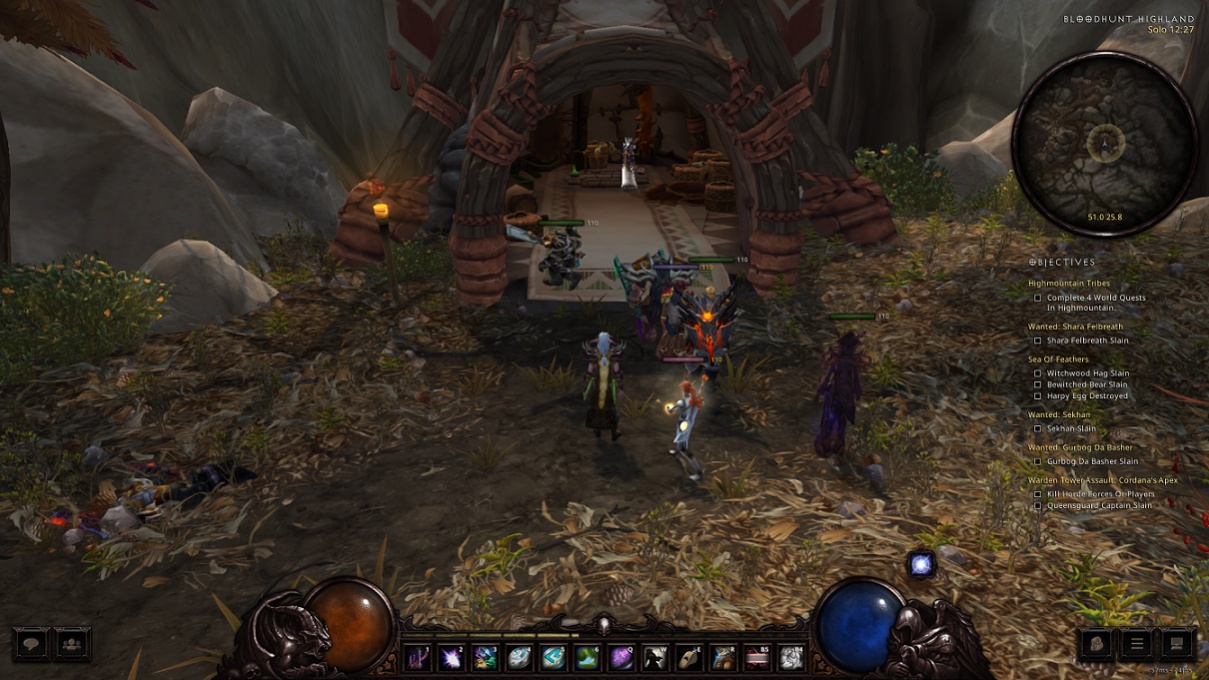Open the bag inventory button
The width and height of the screenshot is (1209, 680).
coord(1097,644)
